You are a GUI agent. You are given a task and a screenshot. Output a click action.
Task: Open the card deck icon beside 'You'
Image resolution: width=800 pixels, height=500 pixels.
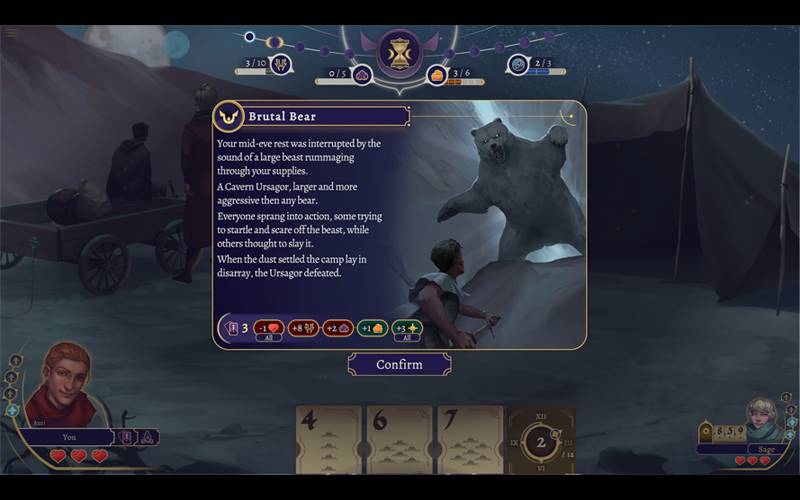127,437
